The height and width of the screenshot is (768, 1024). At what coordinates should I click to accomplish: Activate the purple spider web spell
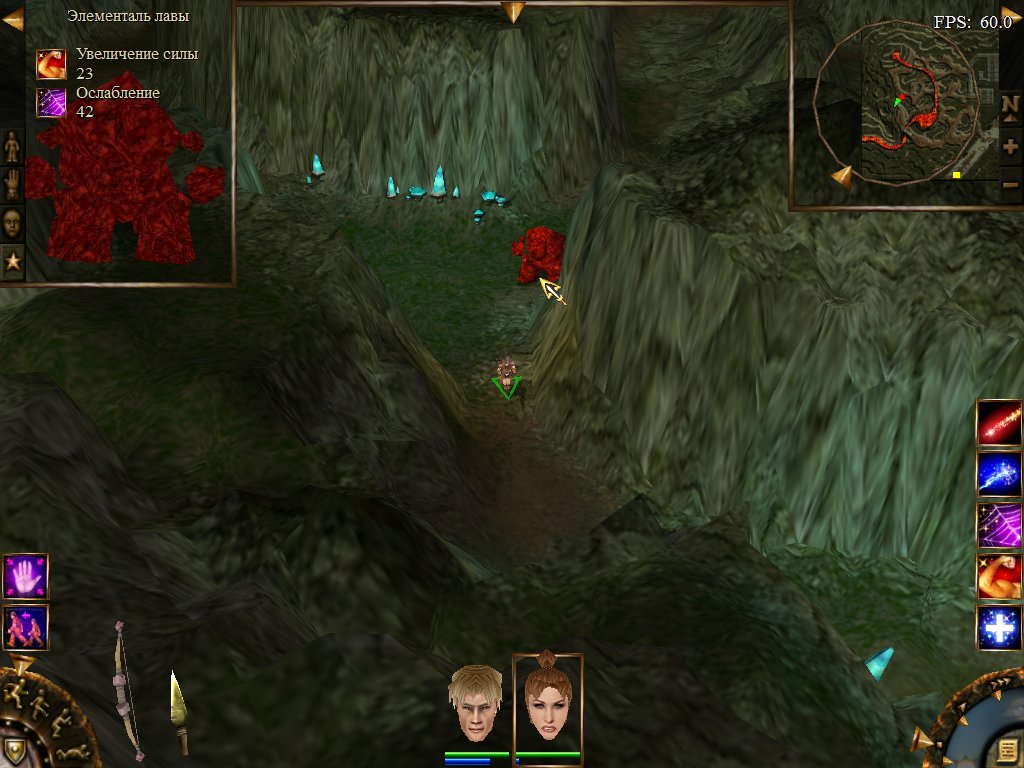click(999, 525)
